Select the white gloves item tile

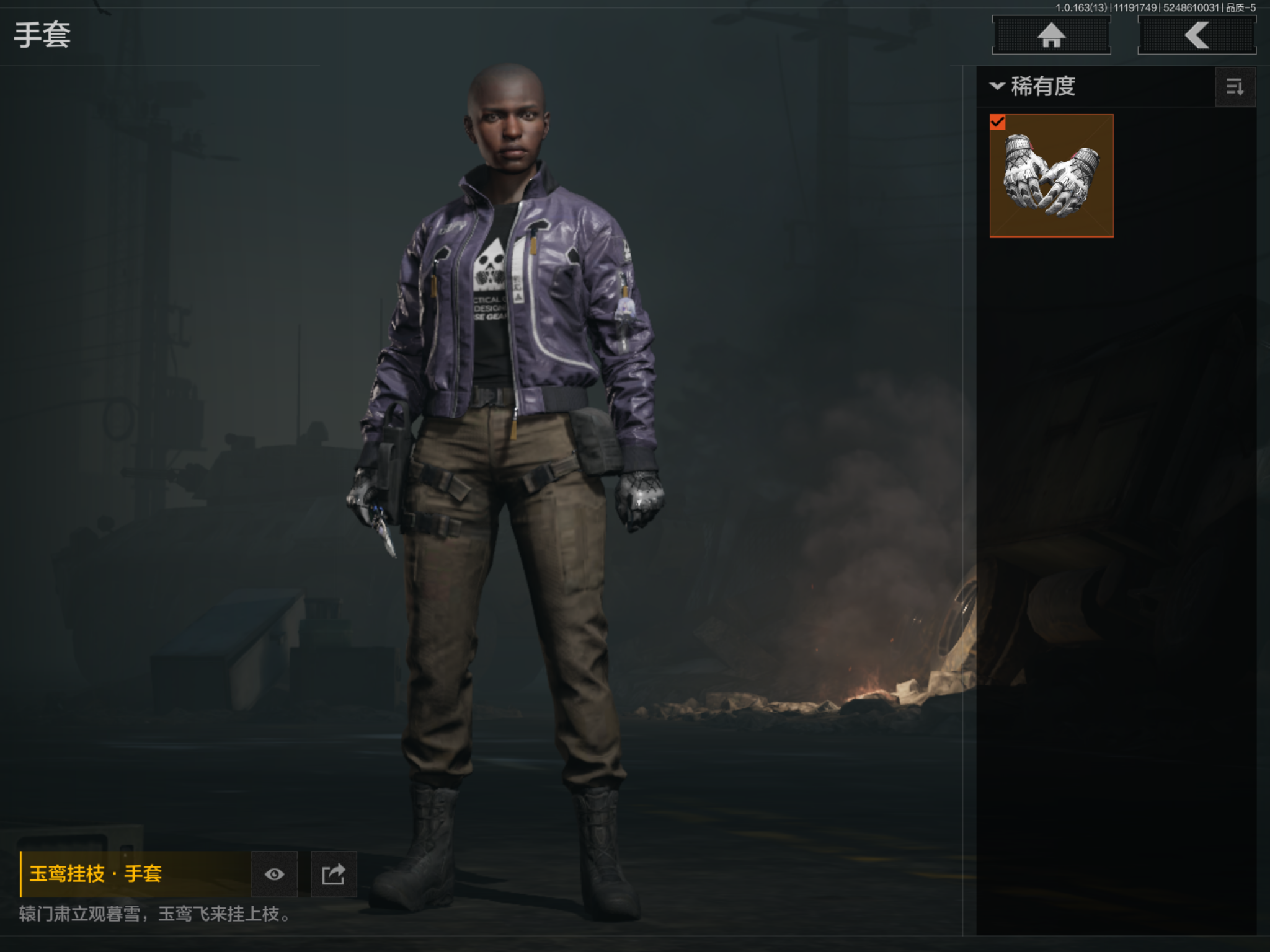point(1052,177)
